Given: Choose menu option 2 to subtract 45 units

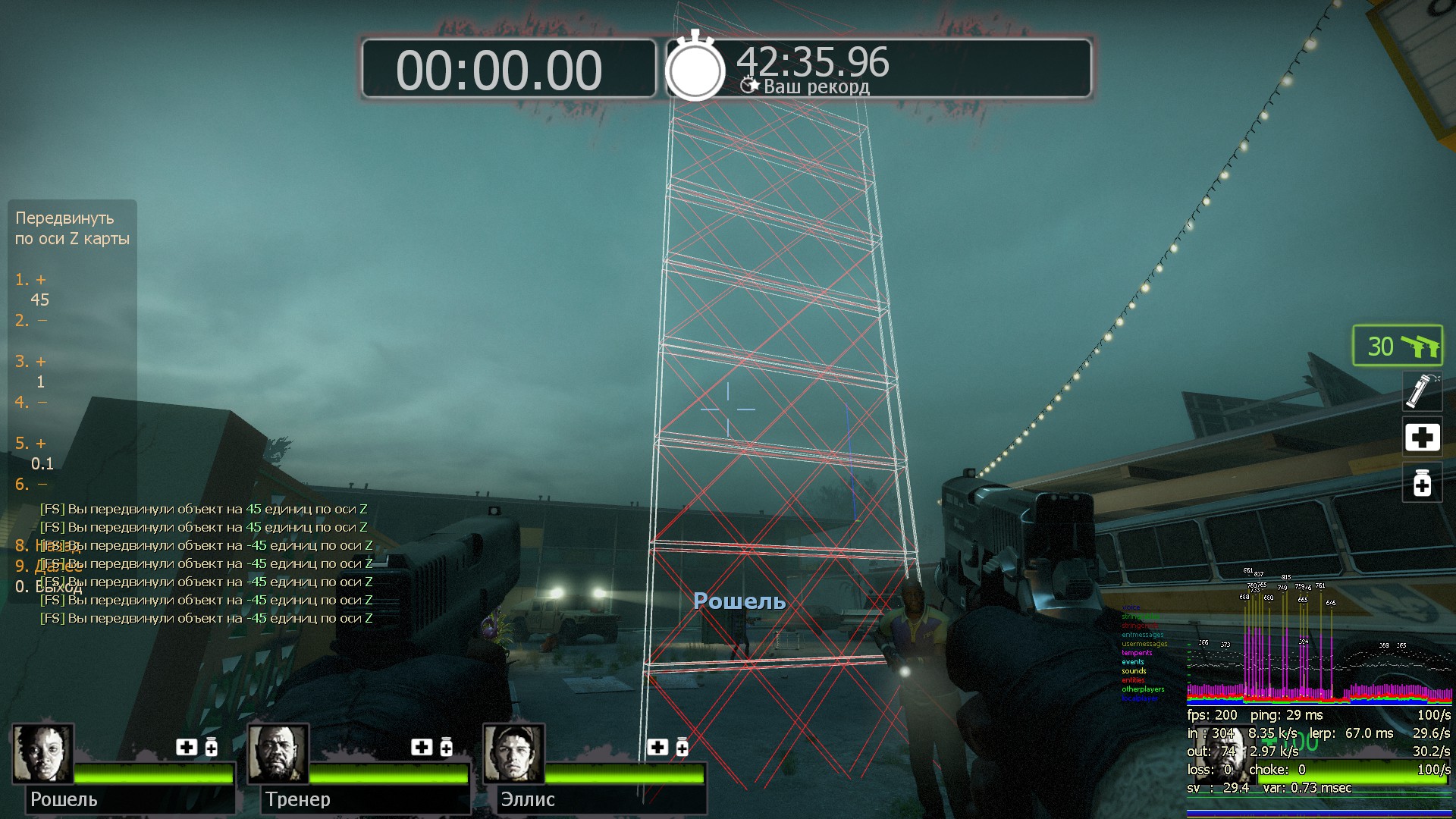Looking at the screenshot, I should point(31,321).
